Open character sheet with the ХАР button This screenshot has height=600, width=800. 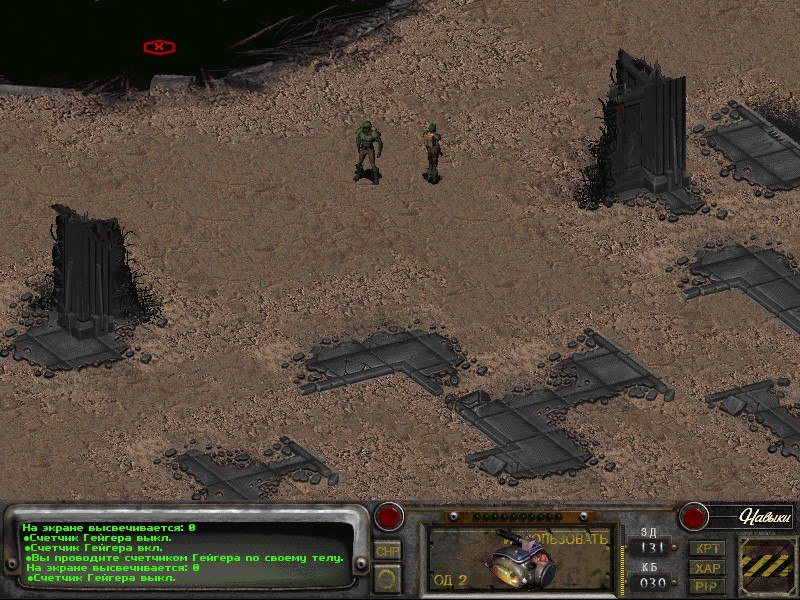click(707, 567)
